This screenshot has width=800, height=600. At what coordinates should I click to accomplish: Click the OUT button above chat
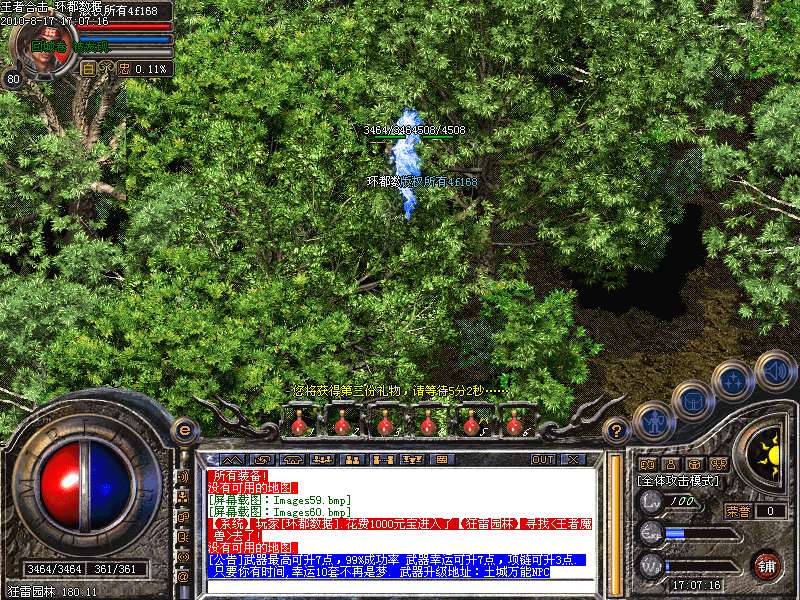542,460
